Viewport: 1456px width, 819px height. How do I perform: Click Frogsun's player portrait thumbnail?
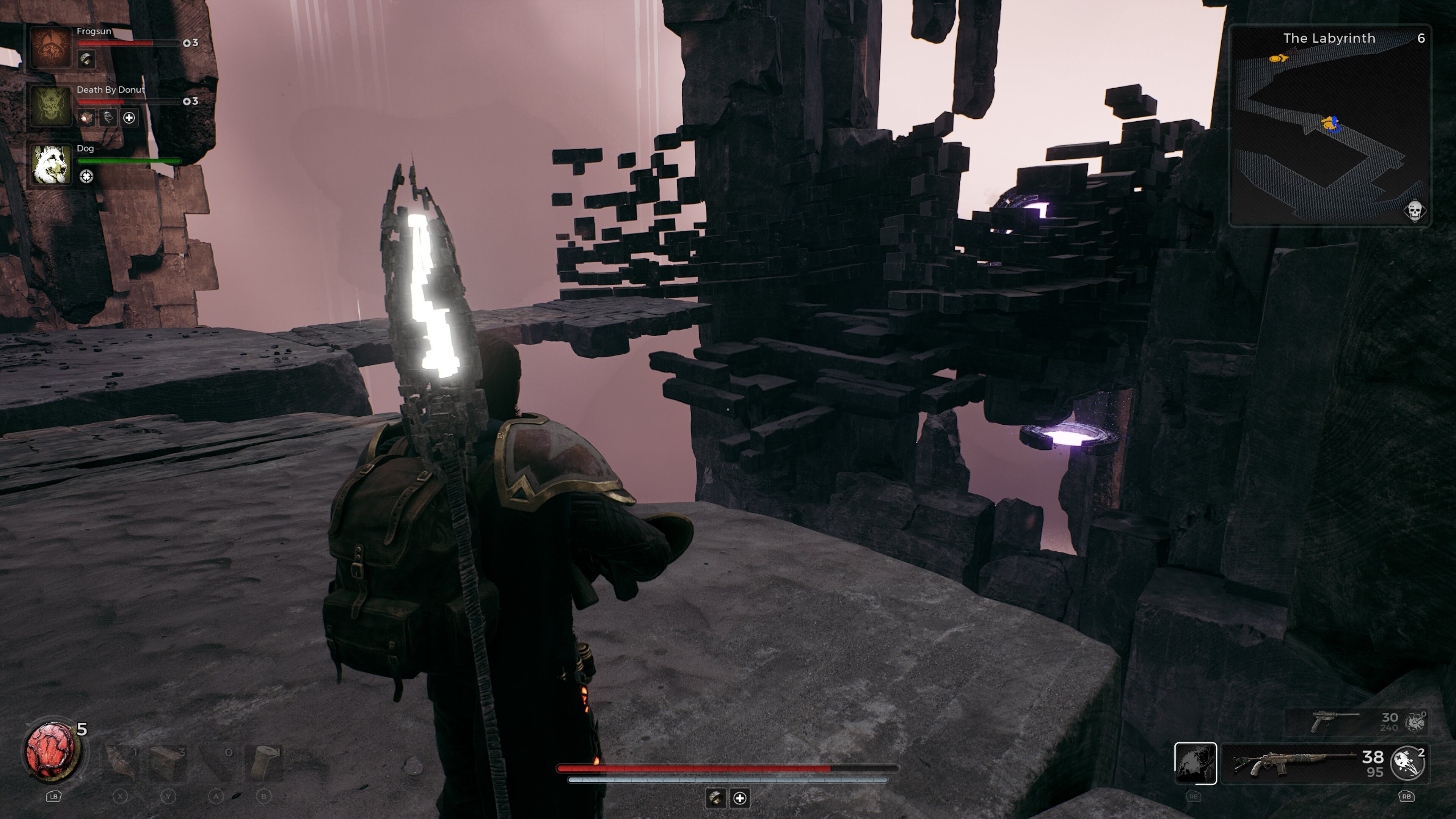(x=53, y=47)
